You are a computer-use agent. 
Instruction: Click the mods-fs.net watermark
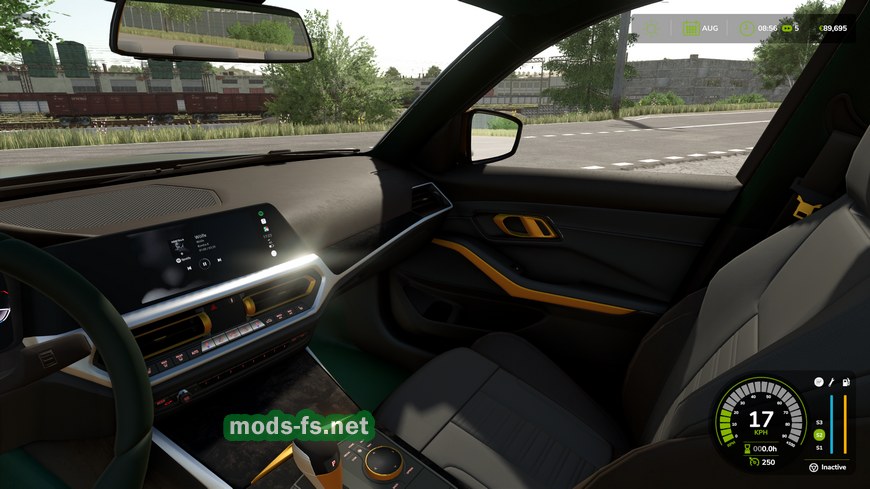[300, 427]
